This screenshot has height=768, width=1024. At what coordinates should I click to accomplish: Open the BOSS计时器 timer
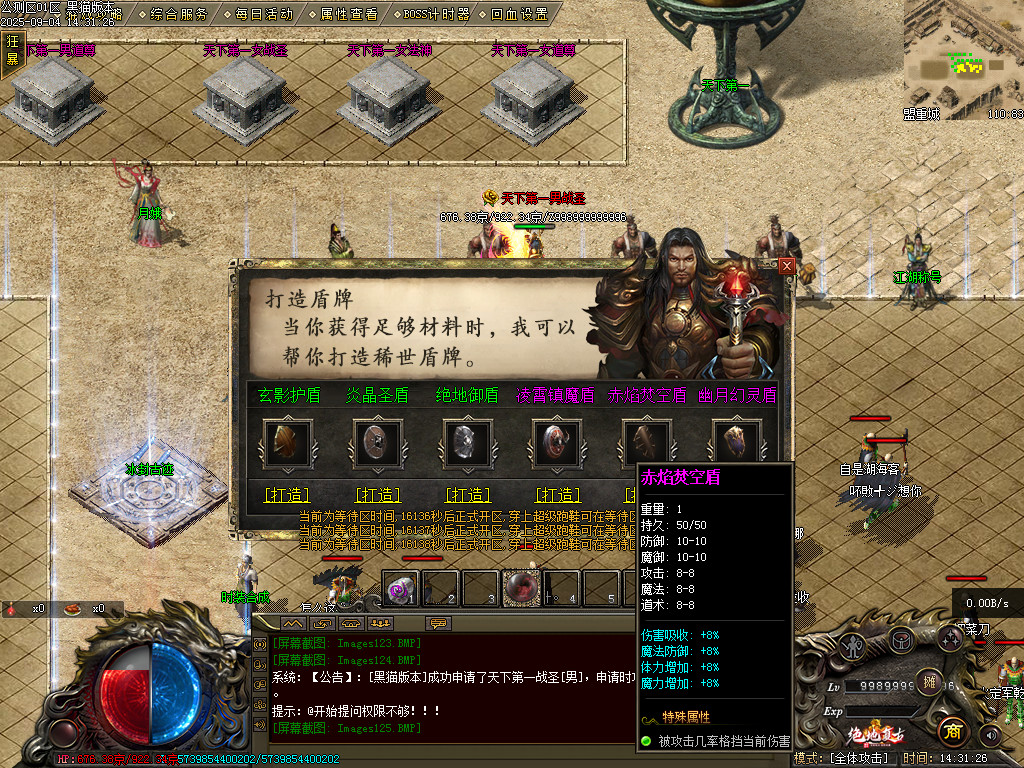pos(436,14)
